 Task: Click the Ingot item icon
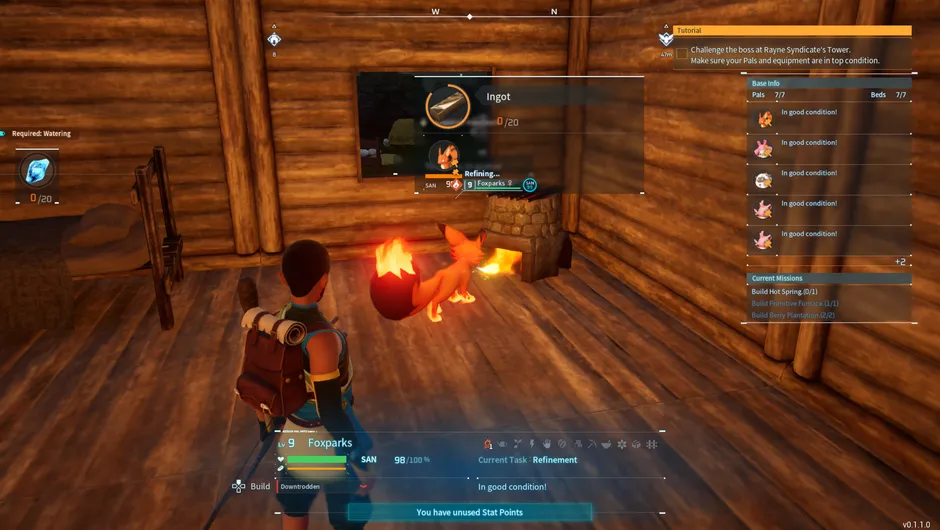[x=448, y=107]
